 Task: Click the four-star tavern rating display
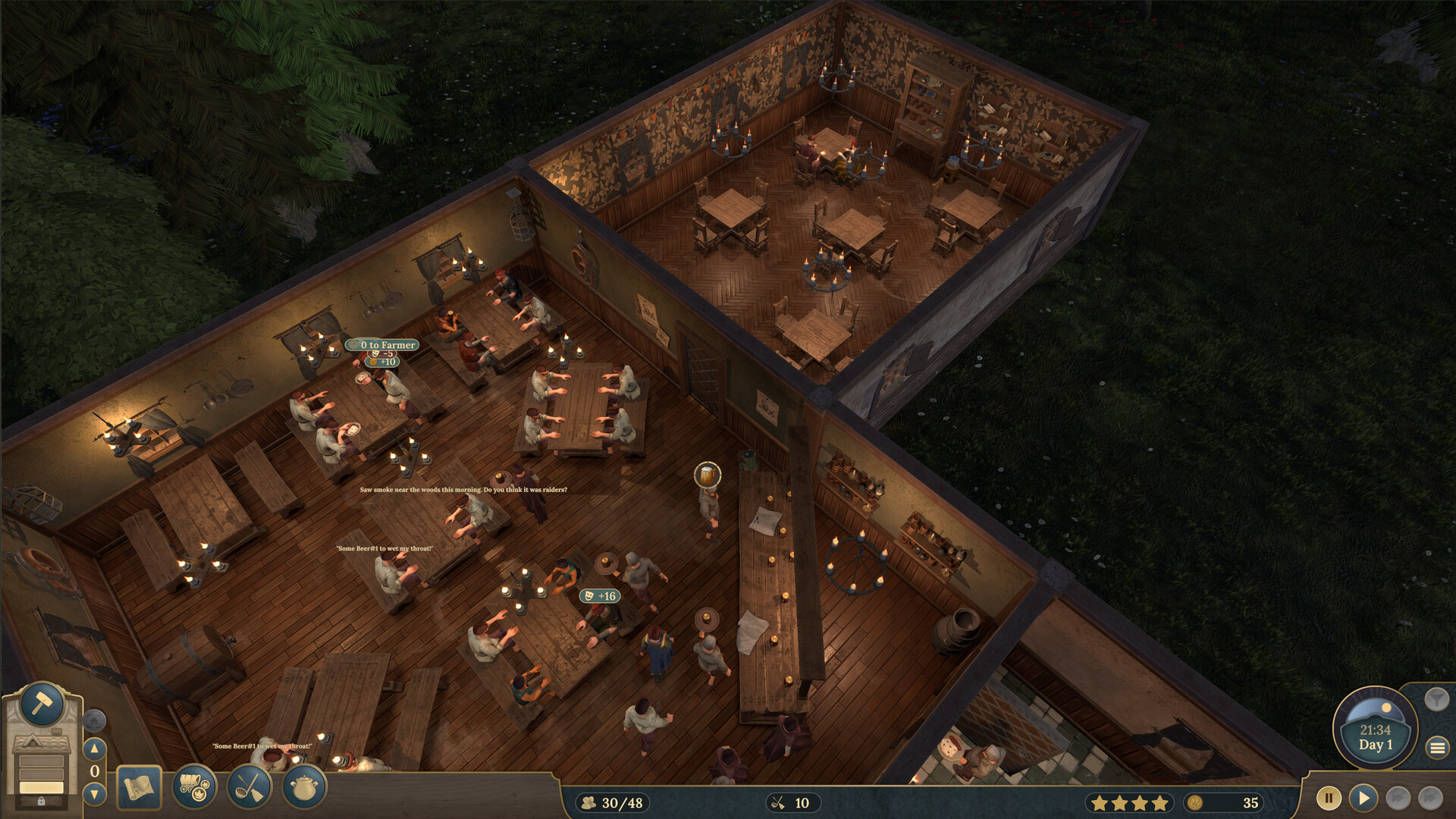point(1129,803)
